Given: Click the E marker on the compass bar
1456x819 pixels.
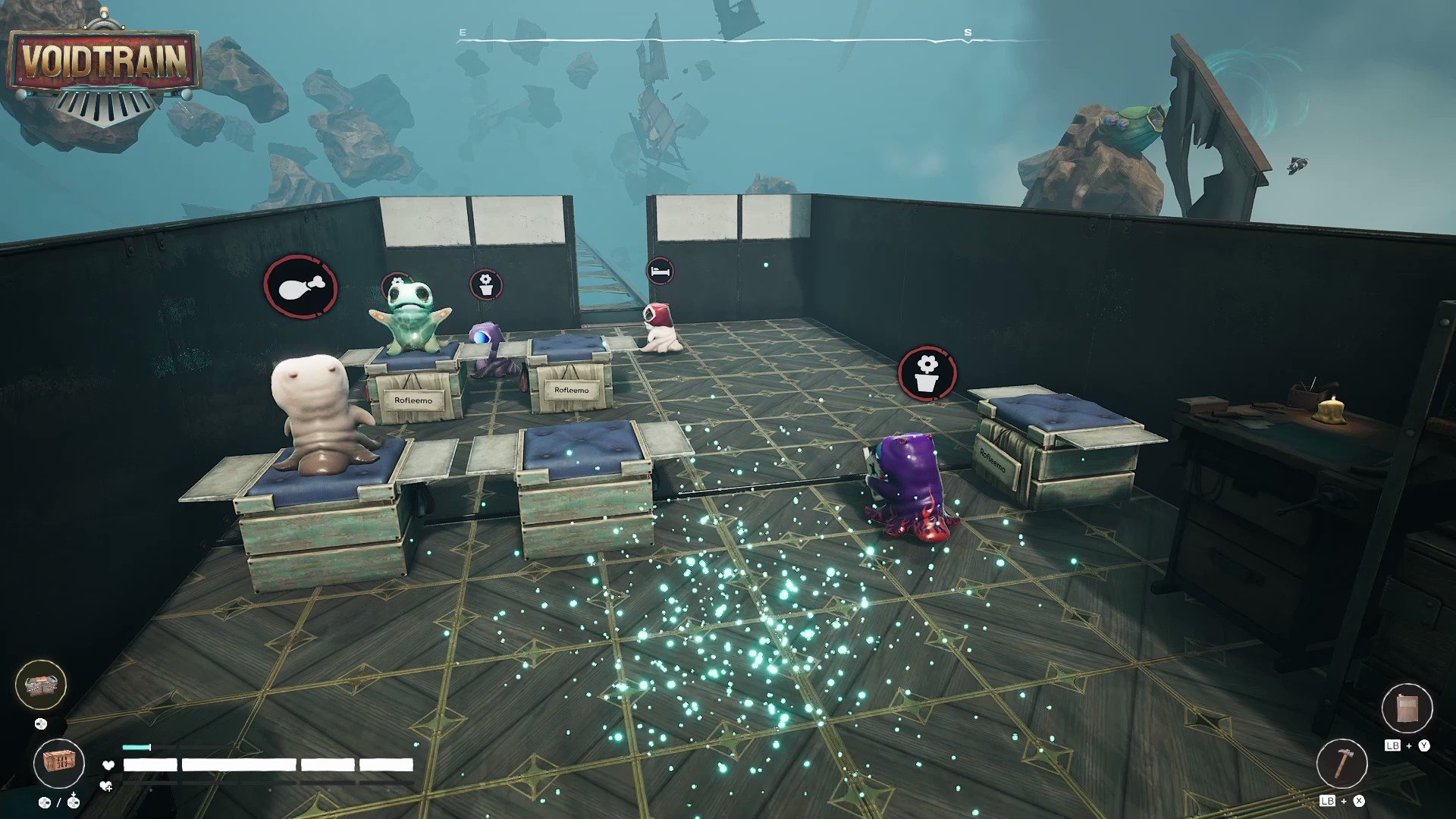Looking at the screenshot, I should click(462, 32).
